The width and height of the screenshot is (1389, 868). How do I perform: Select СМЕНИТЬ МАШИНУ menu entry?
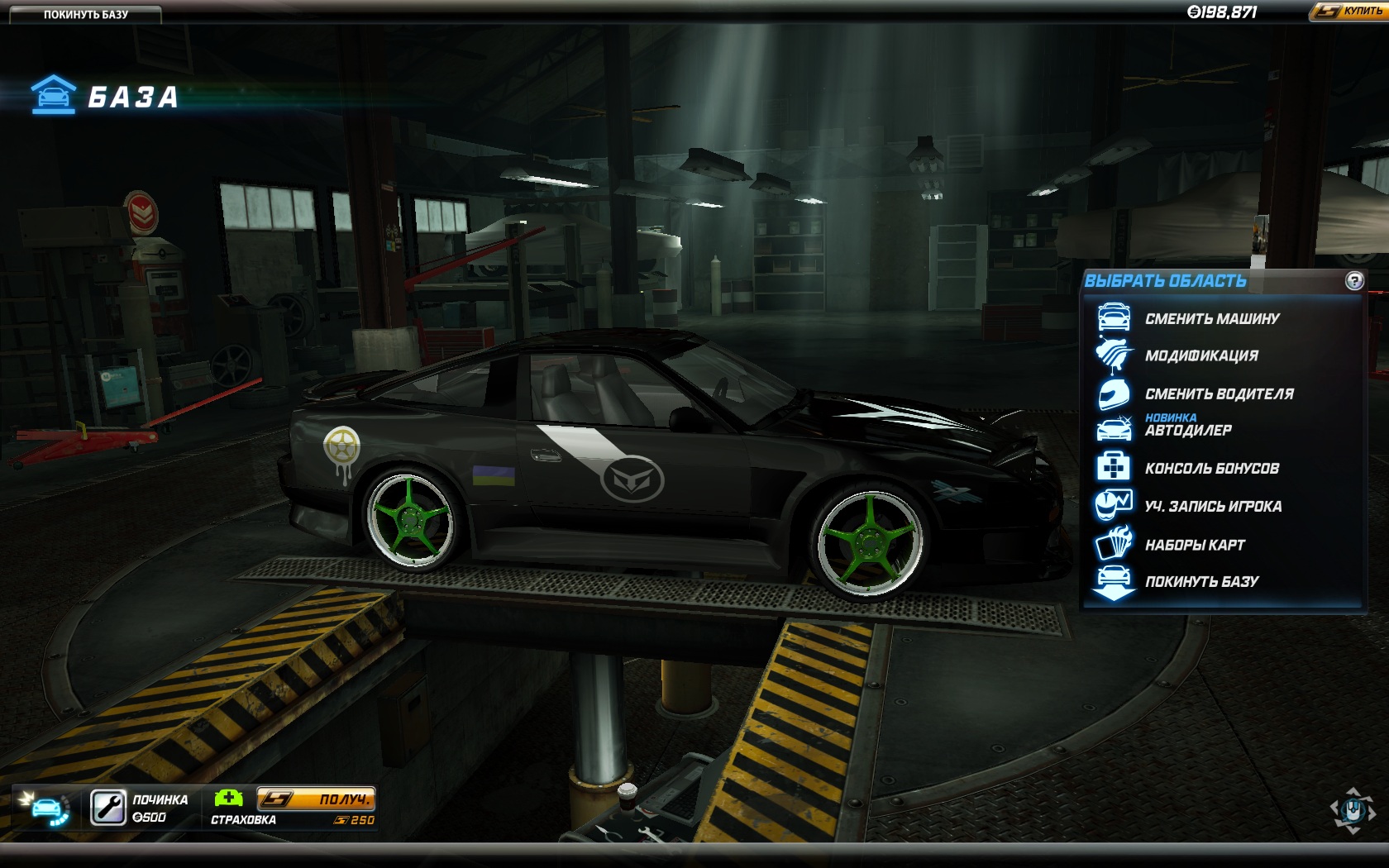click(1211, 318)
